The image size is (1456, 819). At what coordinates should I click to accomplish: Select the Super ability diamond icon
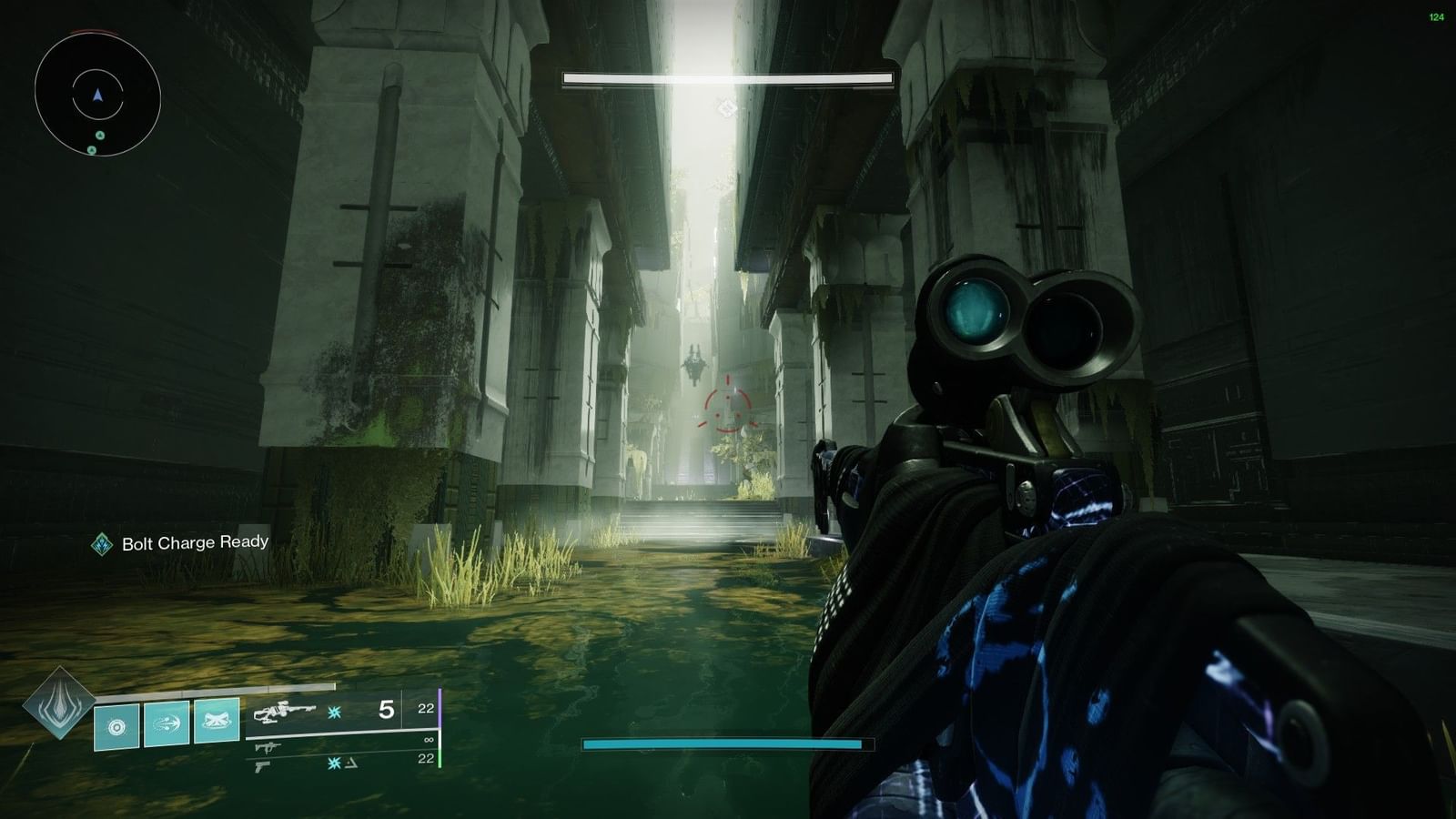[58, 710]
